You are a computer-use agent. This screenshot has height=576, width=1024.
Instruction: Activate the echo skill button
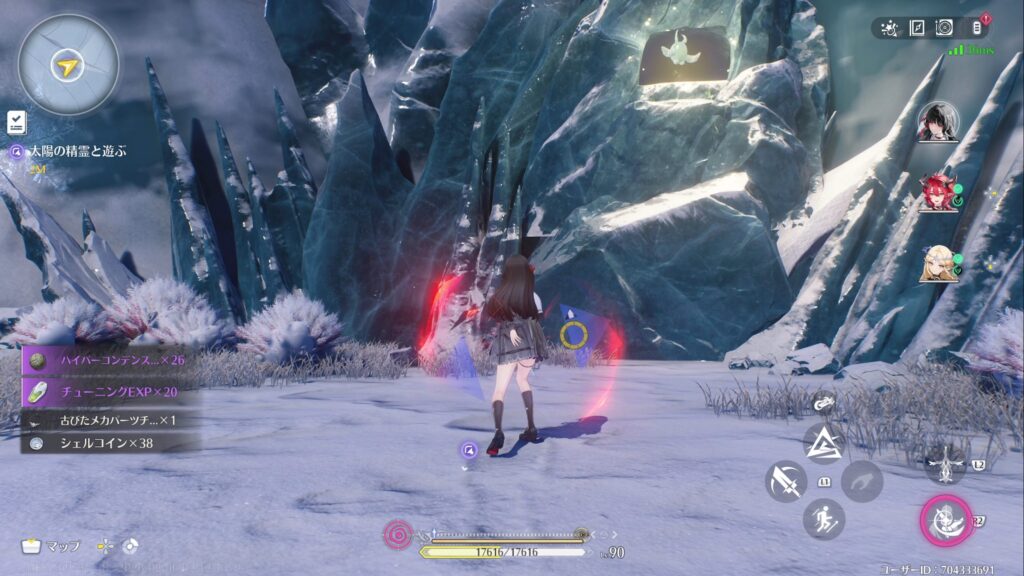click(x=945, y=463)
